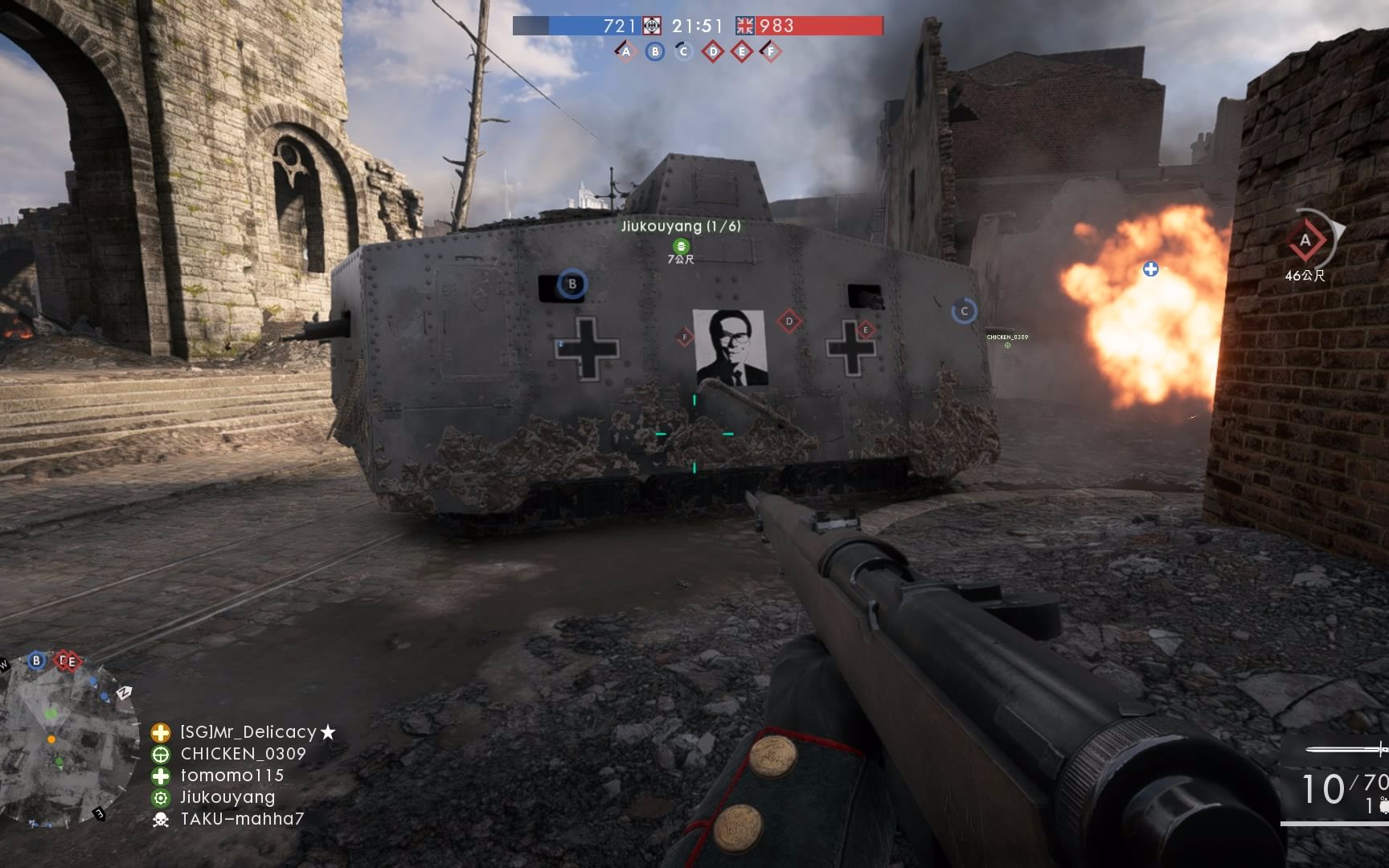Image resolution: width=1389 pixels, height=868 pixels.
Task: Select squad member TAKU-mahha7
Action: (x=242, y=819)
